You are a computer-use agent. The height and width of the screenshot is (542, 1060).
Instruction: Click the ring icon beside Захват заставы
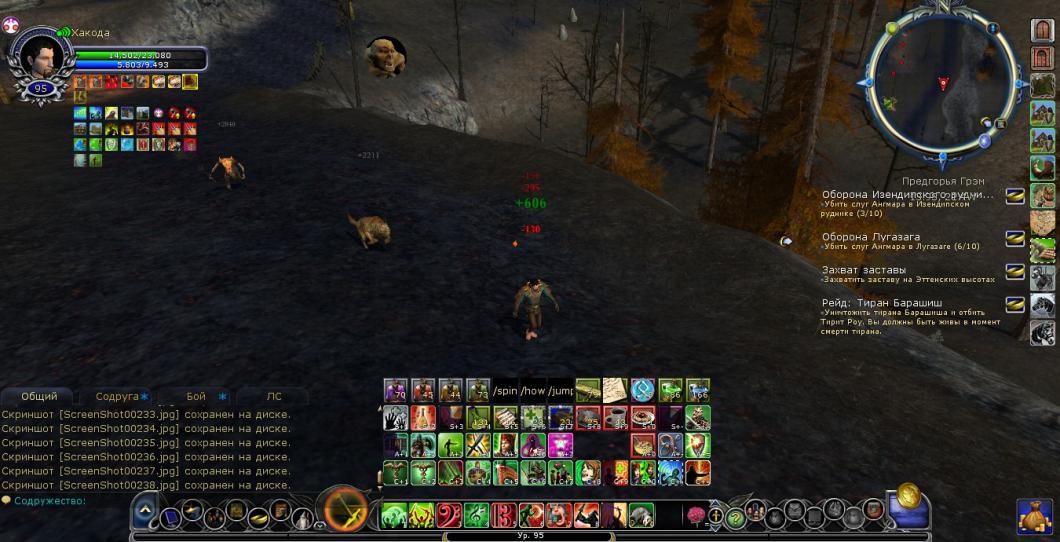[x=1015, y=271]
